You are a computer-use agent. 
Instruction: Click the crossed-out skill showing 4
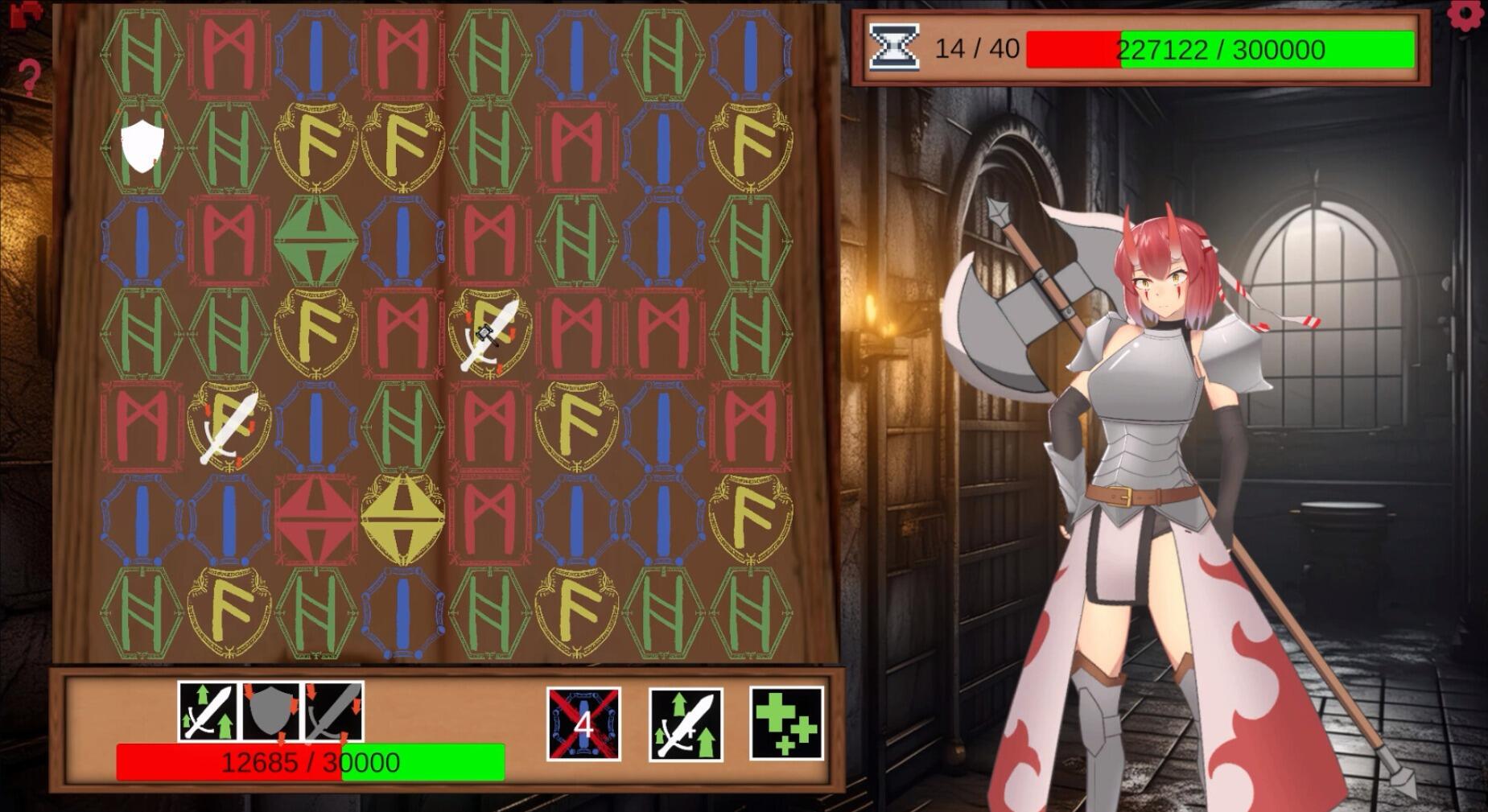[x=583, y=724]
